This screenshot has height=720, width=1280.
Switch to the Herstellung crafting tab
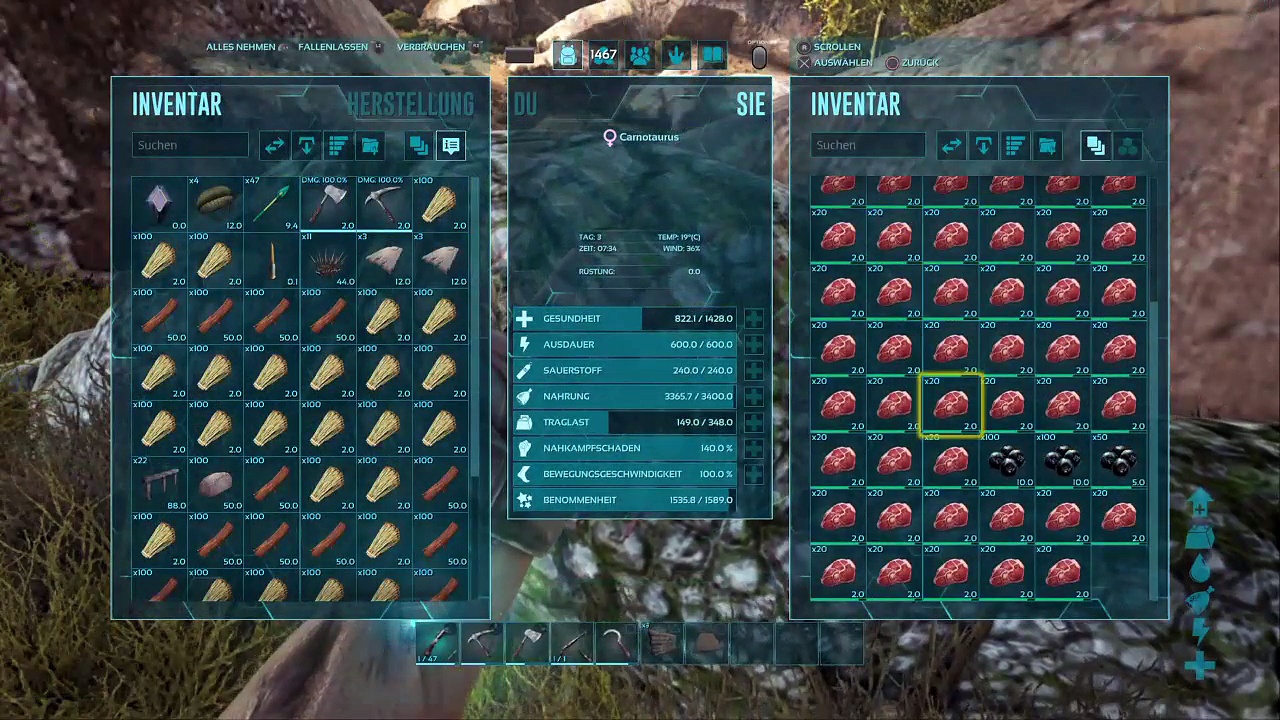click(410, 104)
